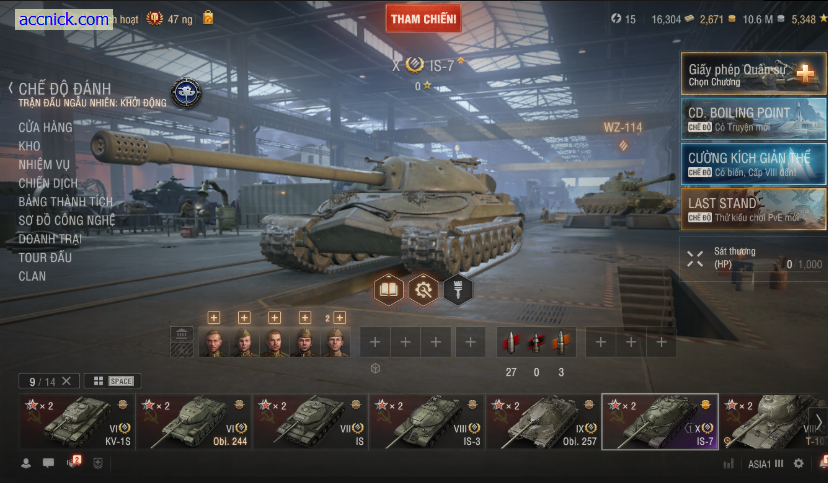Open the Giấy phép Quân sự banner

pyautogui.click(x=754, y=73)
